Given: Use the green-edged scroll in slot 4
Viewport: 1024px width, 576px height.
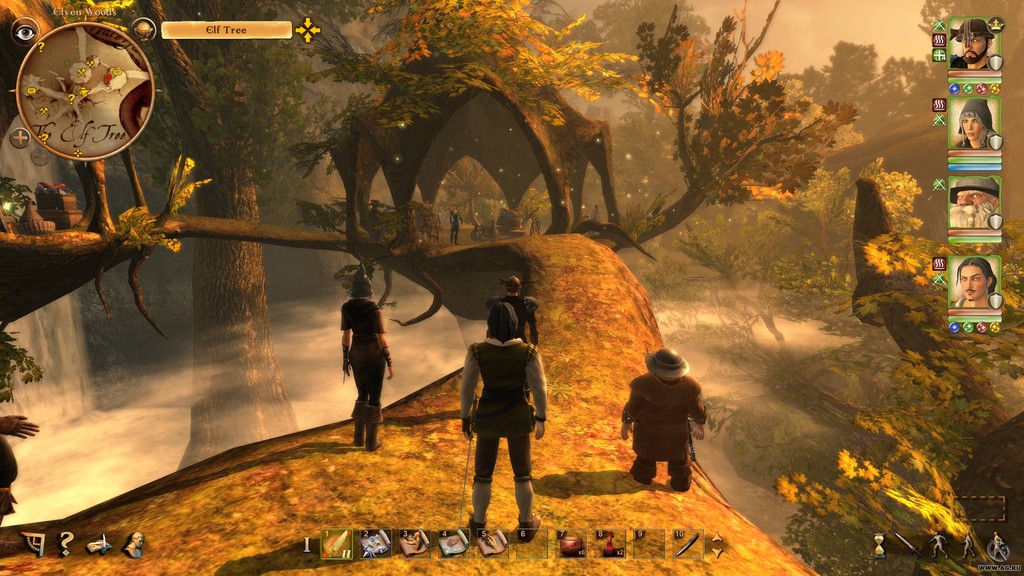Looking at the screenshot, I should [453, 543].
